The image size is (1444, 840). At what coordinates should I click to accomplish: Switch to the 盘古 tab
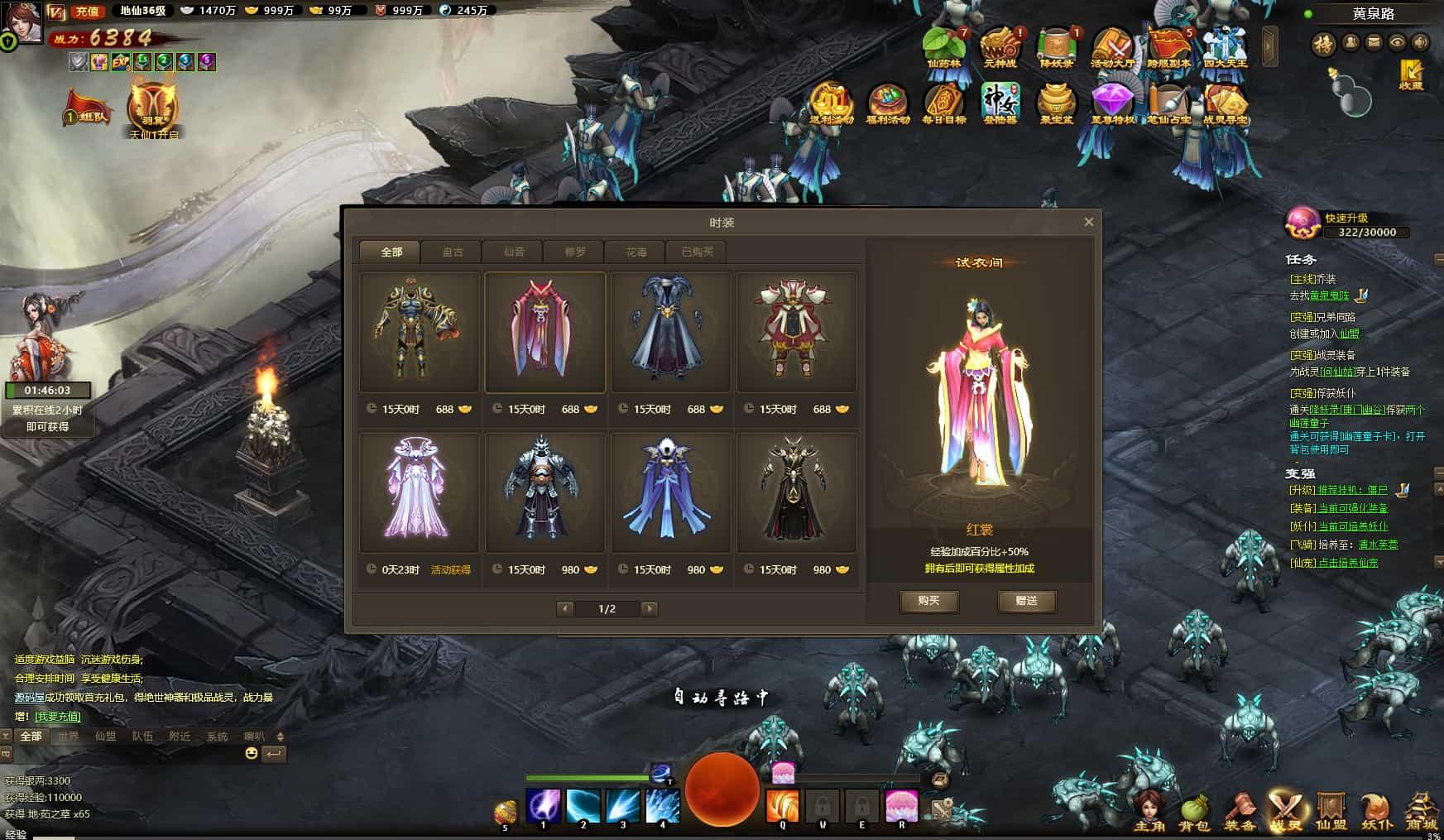(x=453, y=252)
